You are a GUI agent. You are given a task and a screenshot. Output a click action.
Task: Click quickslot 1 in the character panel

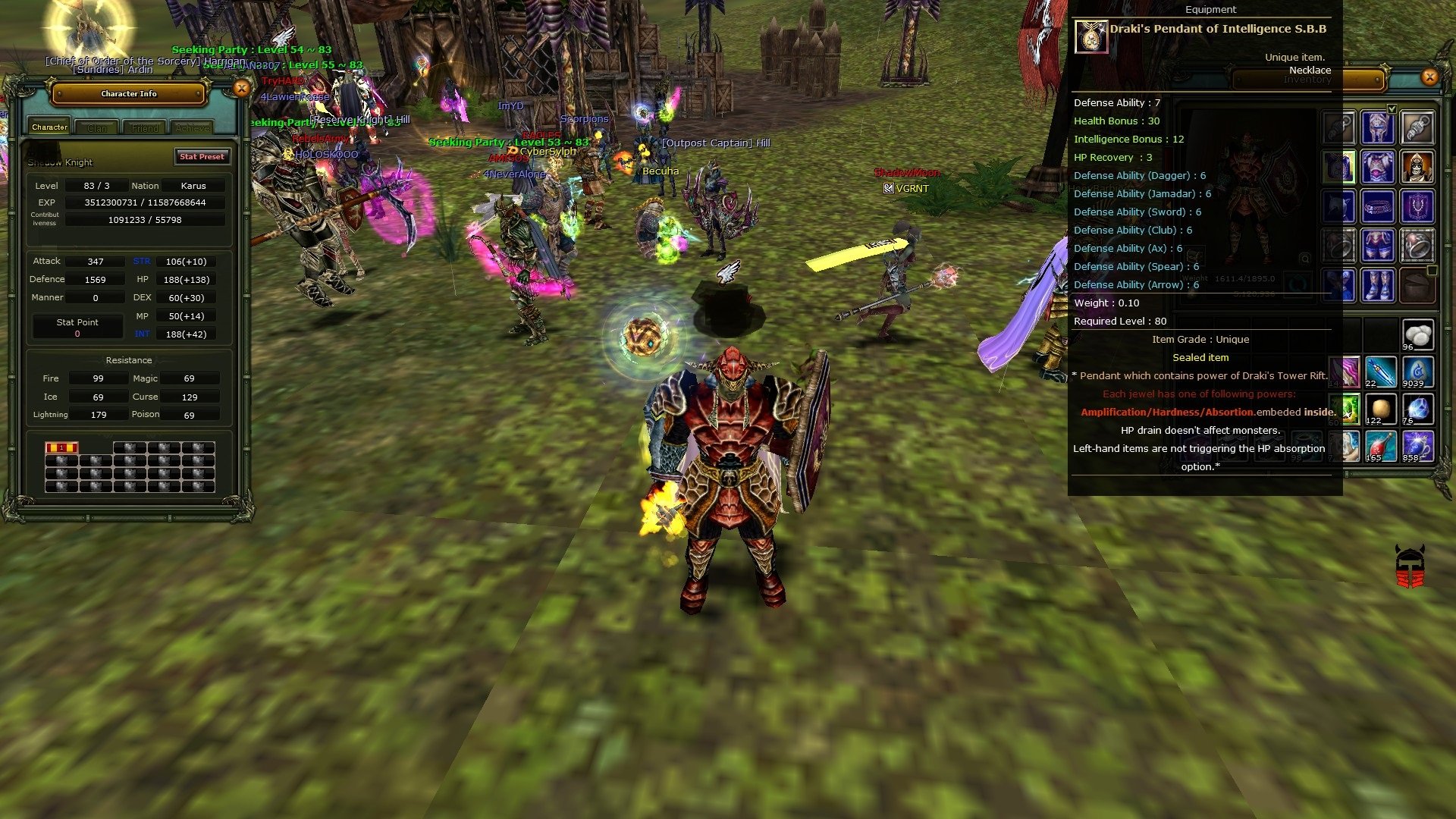61,447
